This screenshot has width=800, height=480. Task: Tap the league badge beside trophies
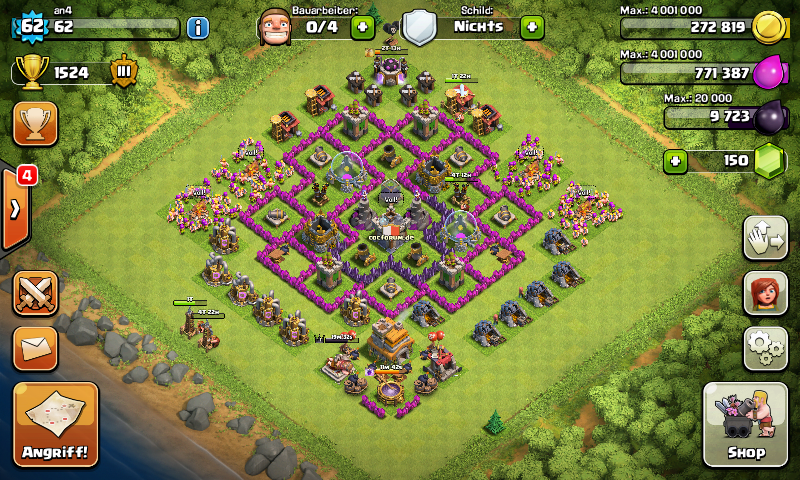pos(125,72)
